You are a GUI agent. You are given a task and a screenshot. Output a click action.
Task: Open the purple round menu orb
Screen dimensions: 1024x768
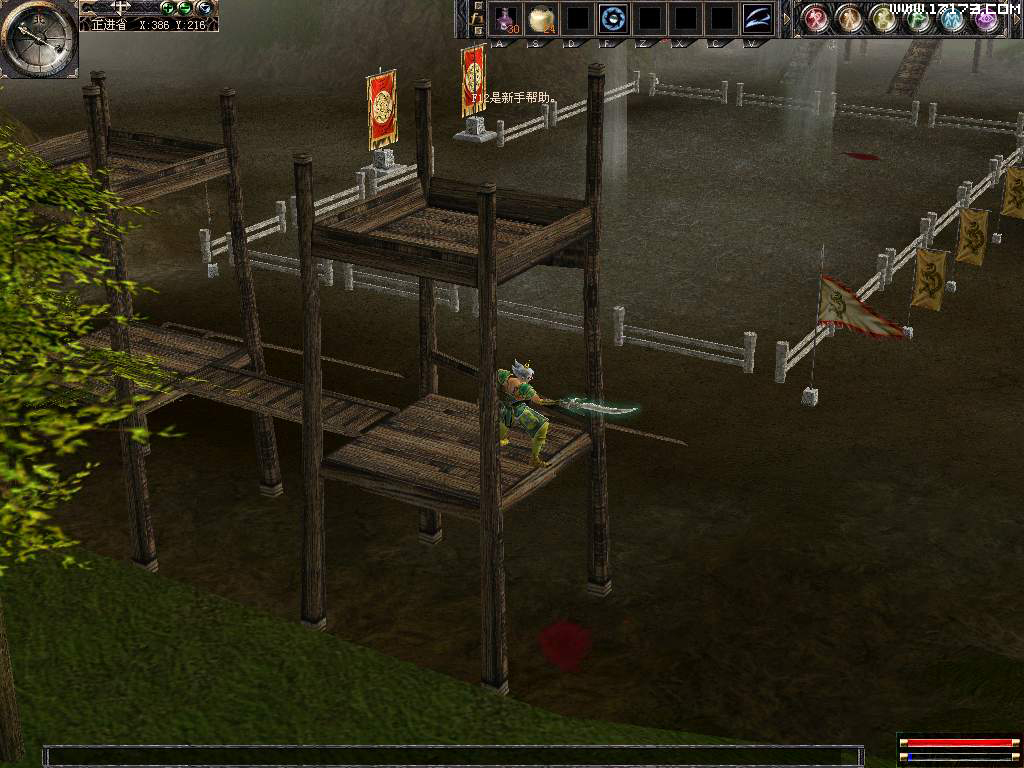987,18
